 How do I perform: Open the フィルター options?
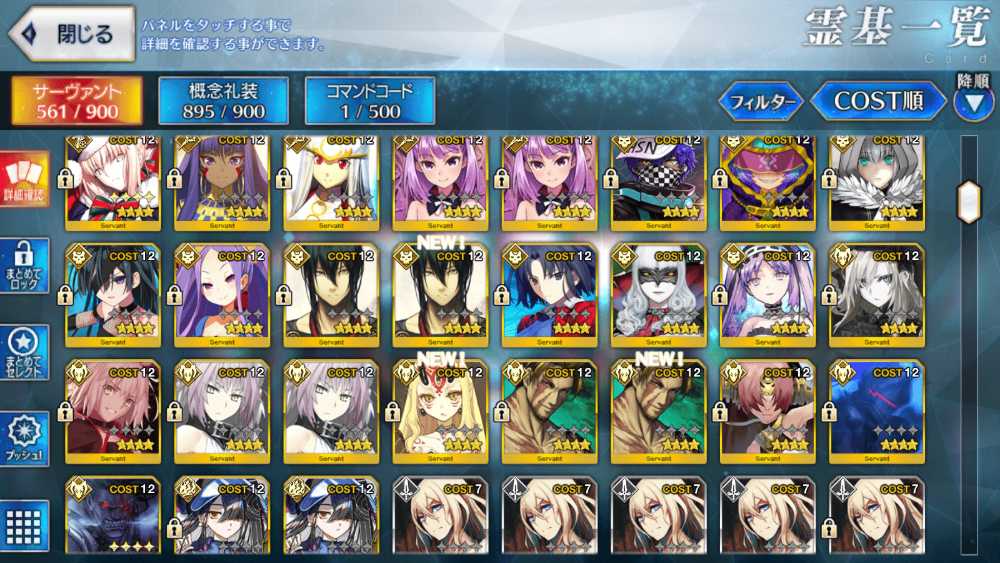(761, 102)
